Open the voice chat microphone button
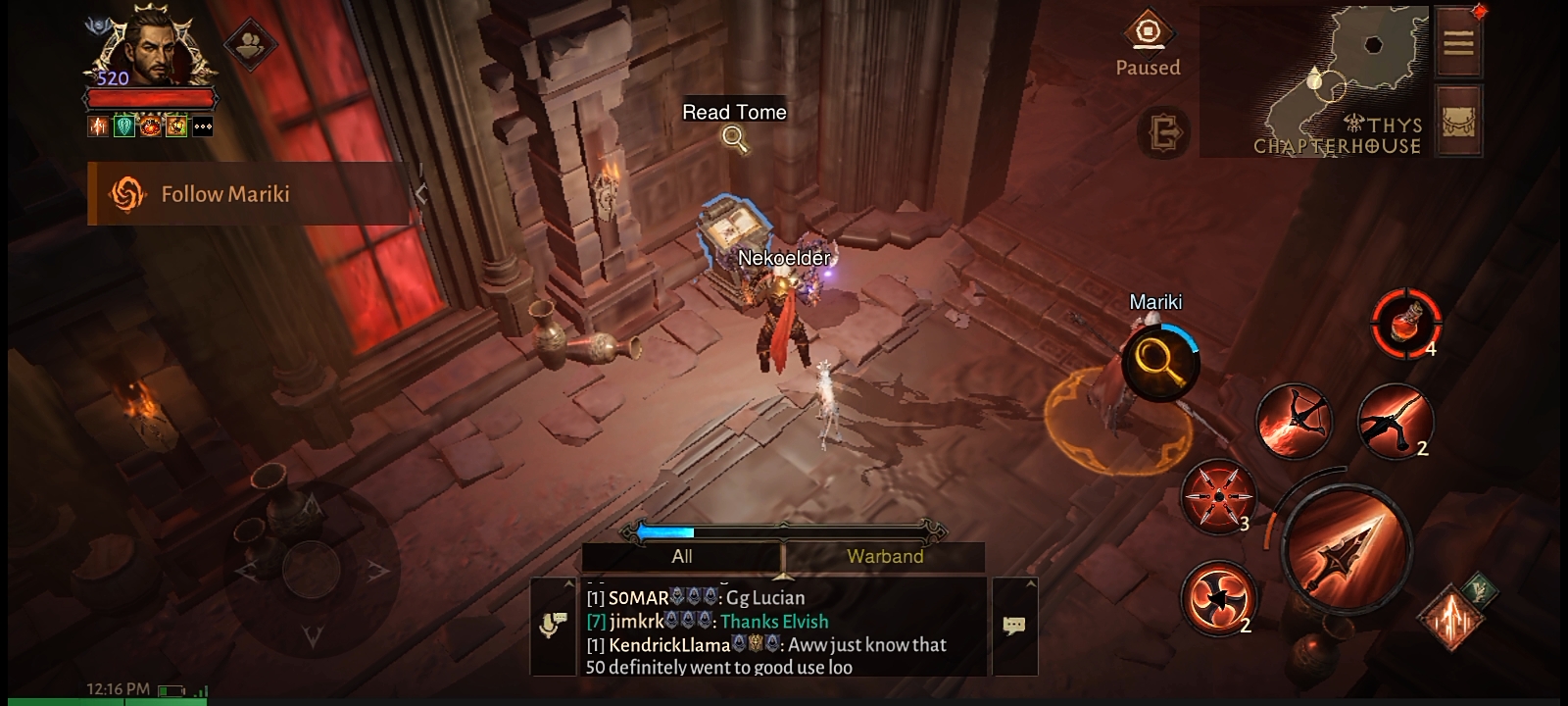 [553, 626]
